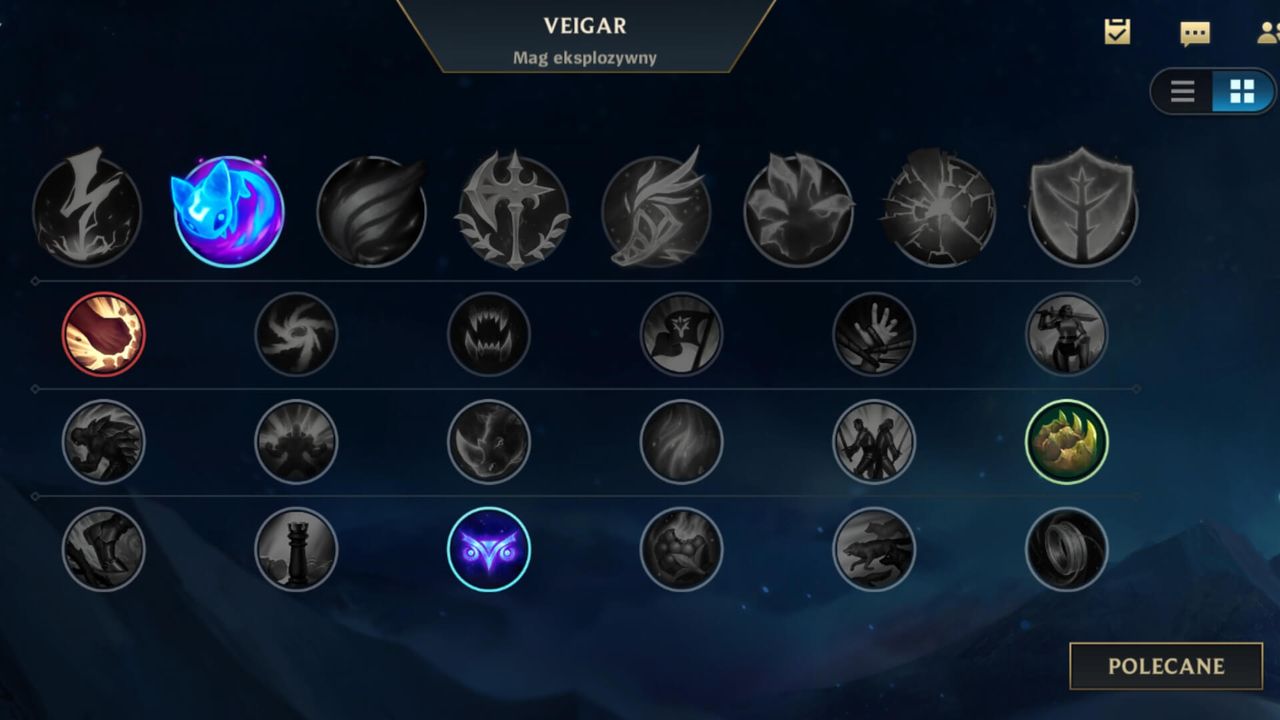Choose the chess rook tower rune
This screenshot has width=1280, height=720.
coord(296,549)
